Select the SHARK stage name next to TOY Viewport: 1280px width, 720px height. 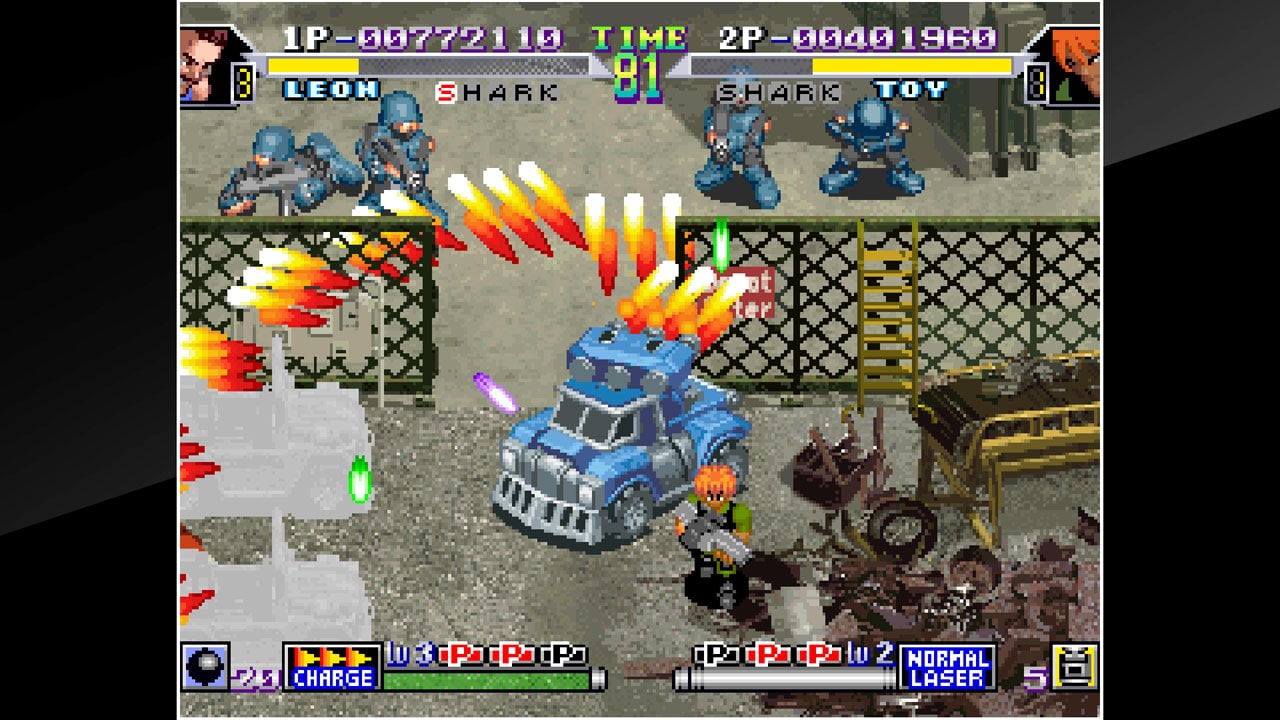pos(777,91)
